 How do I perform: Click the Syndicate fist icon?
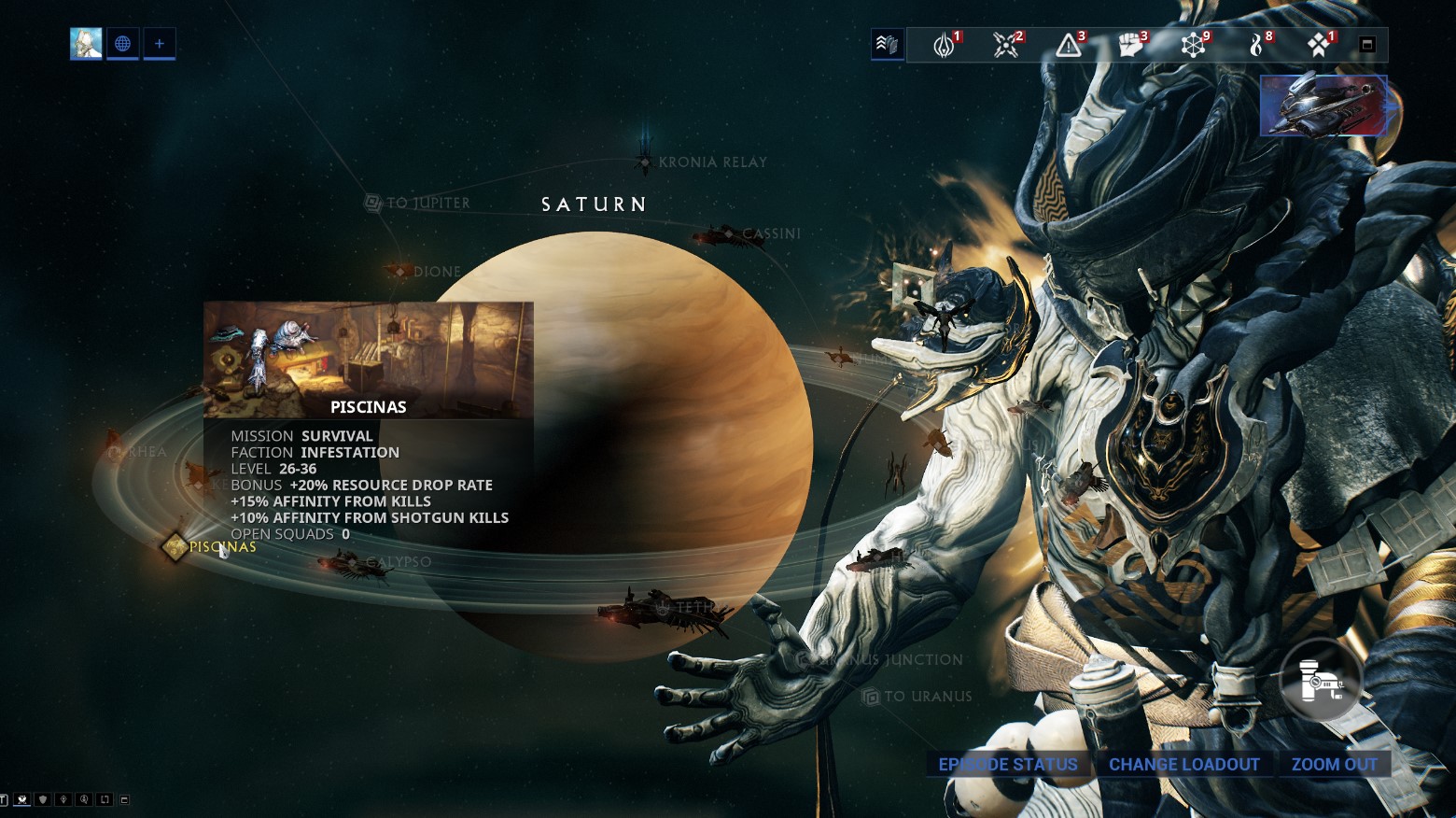1129,44
